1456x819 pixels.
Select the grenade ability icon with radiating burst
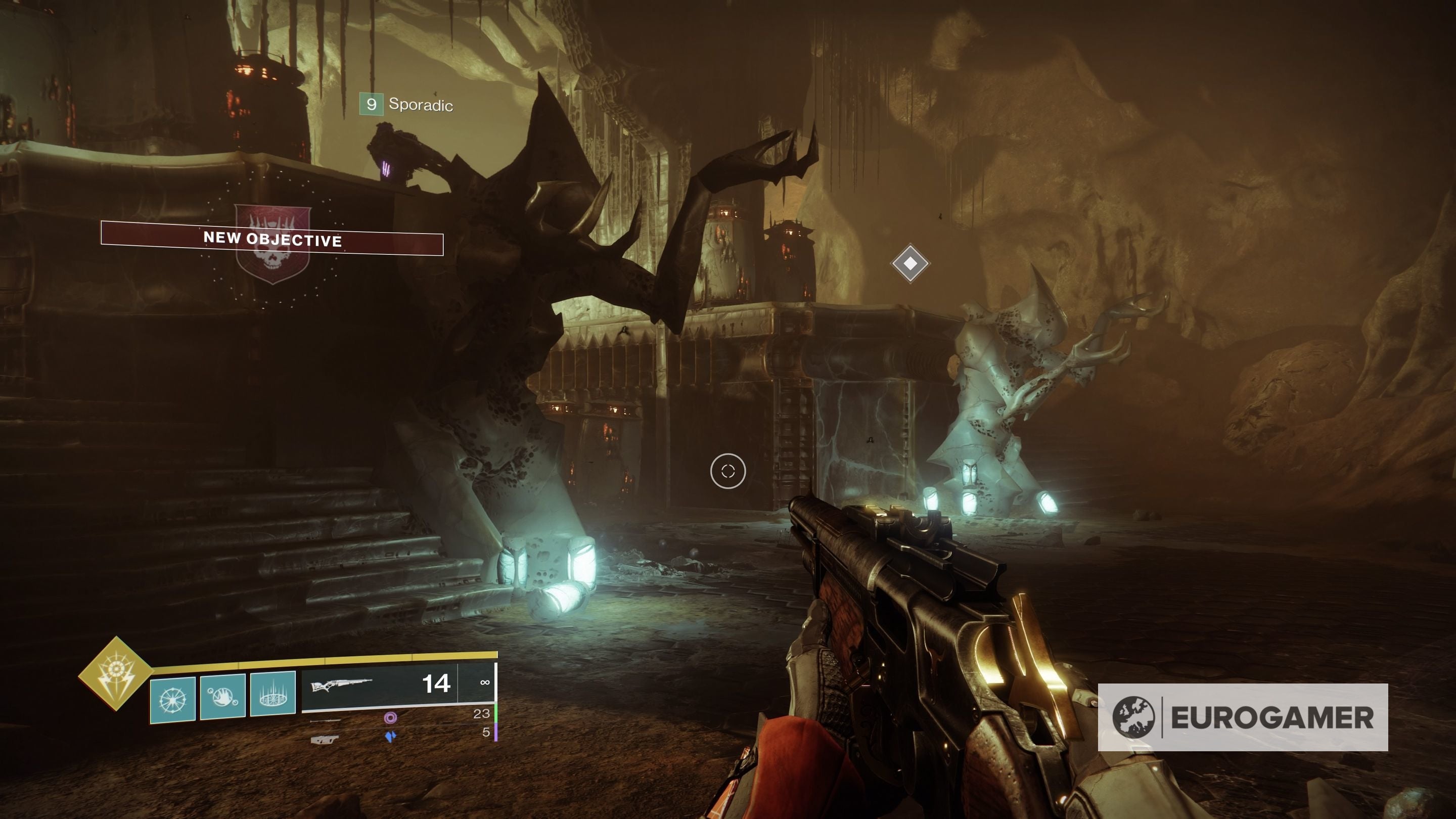pos(172,700)
